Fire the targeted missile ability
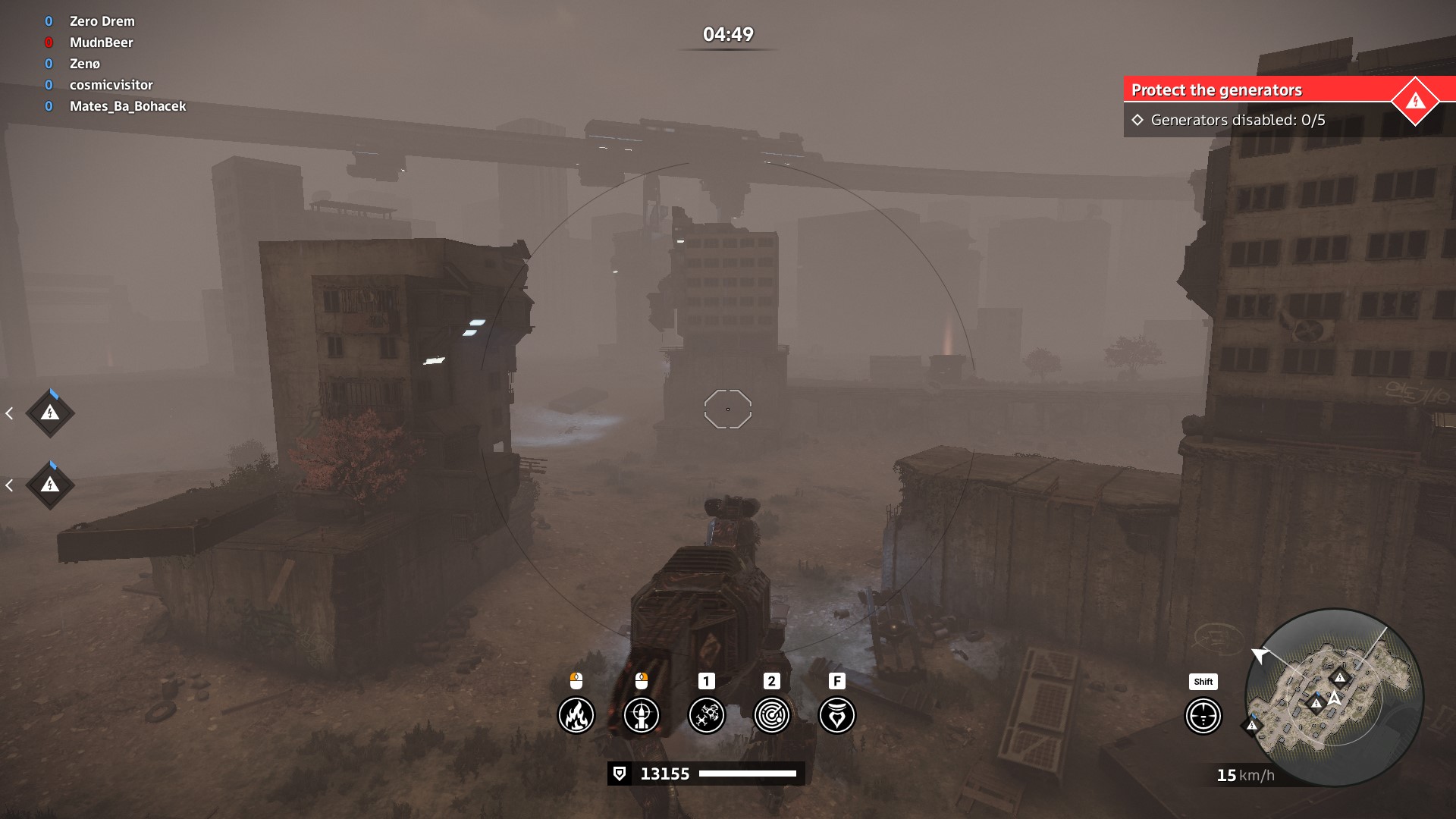 click(642, 715)
